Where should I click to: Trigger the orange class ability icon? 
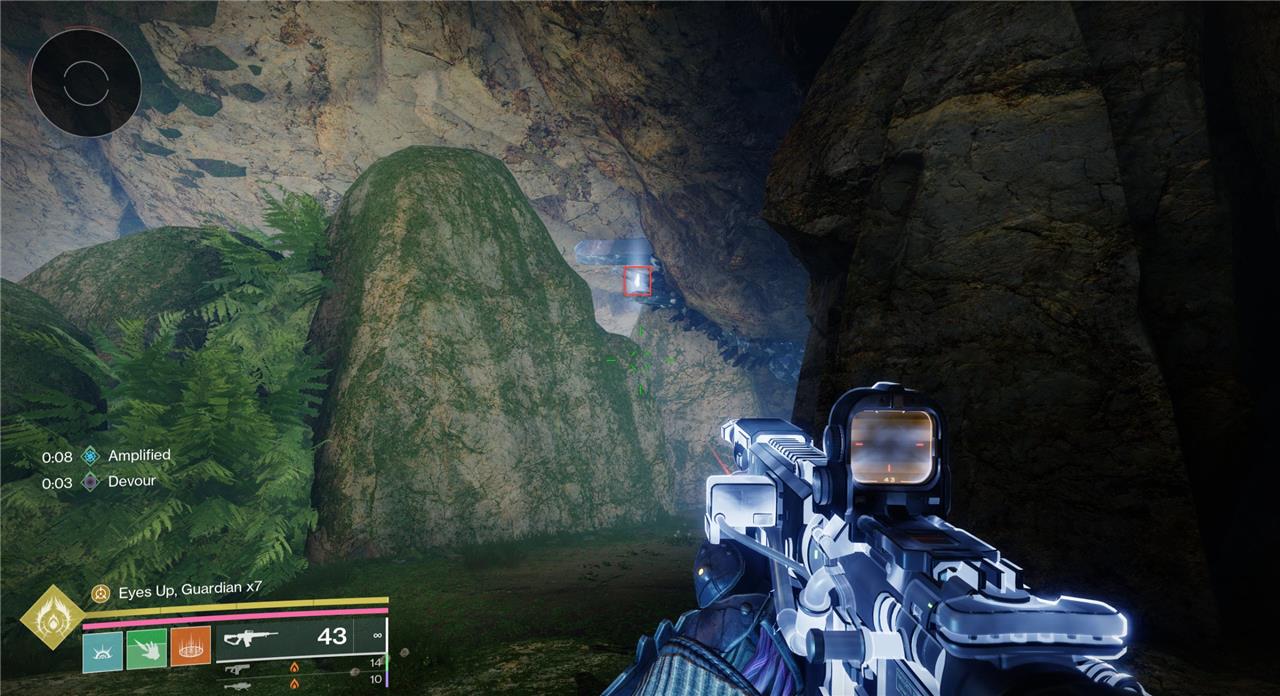coord(190,648)
